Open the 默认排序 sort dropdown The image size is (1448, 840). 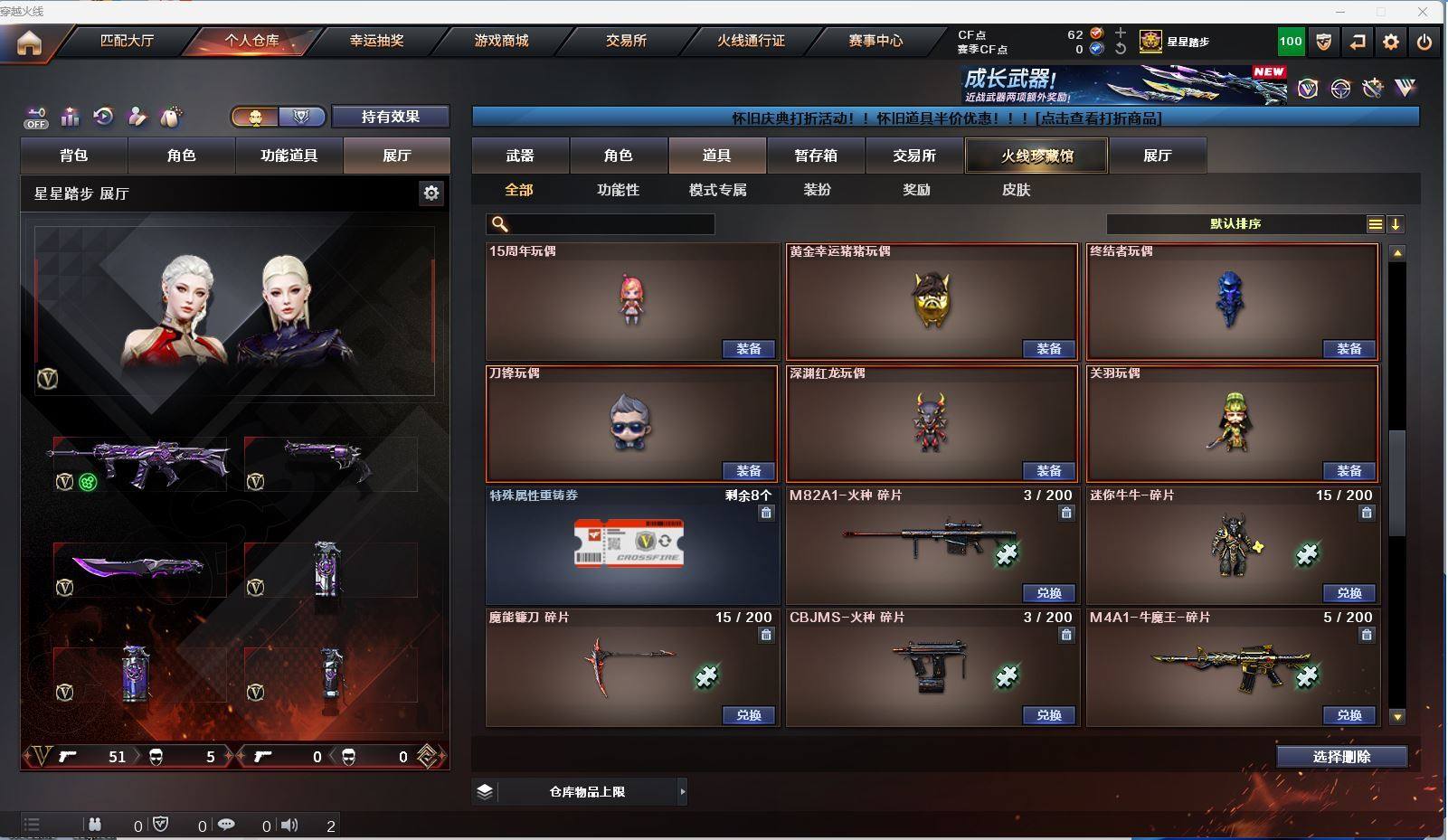coord(1235,224)
